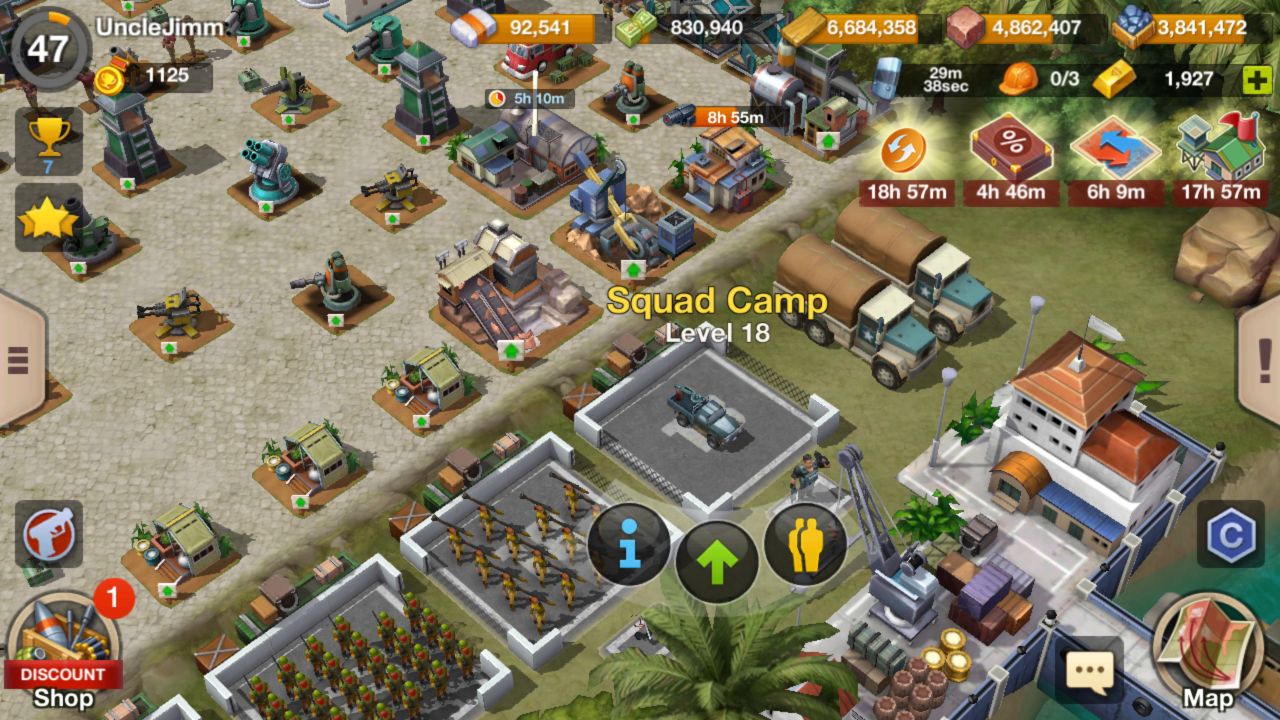Upgrade Squad Camp with green arrow
1280x720 pixels.
point(717,561)
